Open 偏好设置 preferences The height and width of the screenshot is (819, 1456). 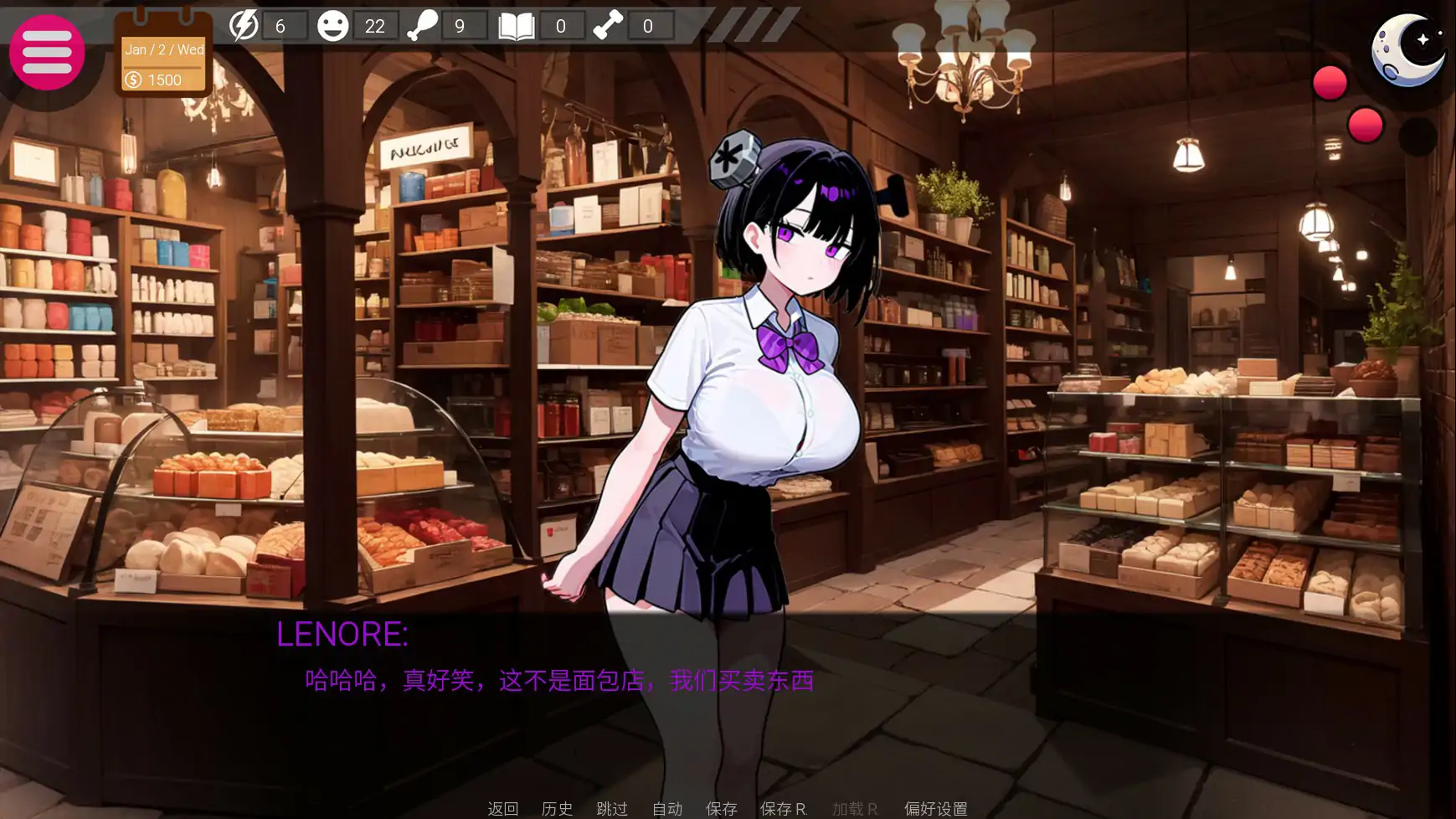935,808
